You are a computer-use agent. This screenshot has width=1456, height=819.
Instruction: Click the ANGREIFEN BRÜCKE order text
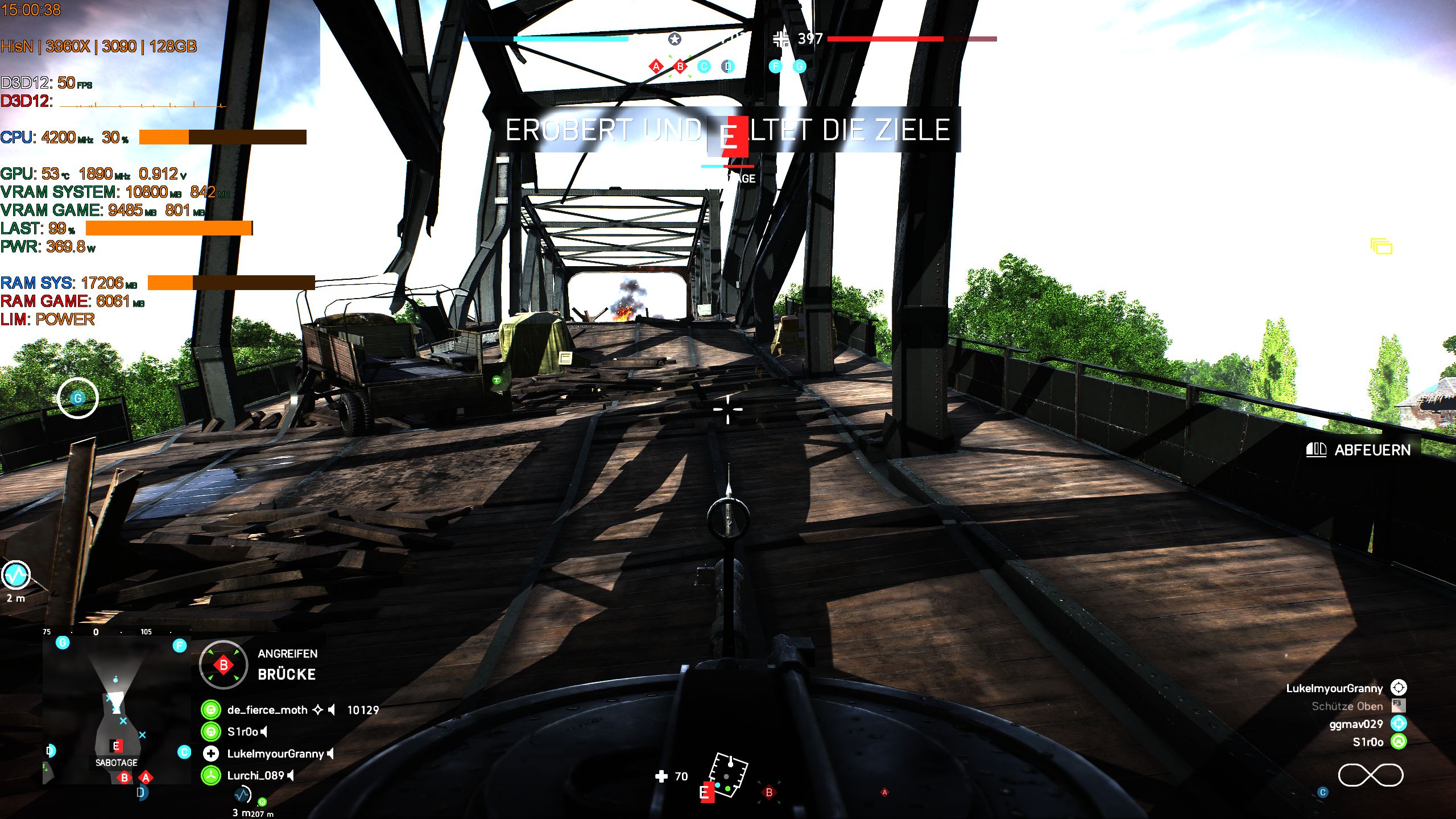pos(287,664)
